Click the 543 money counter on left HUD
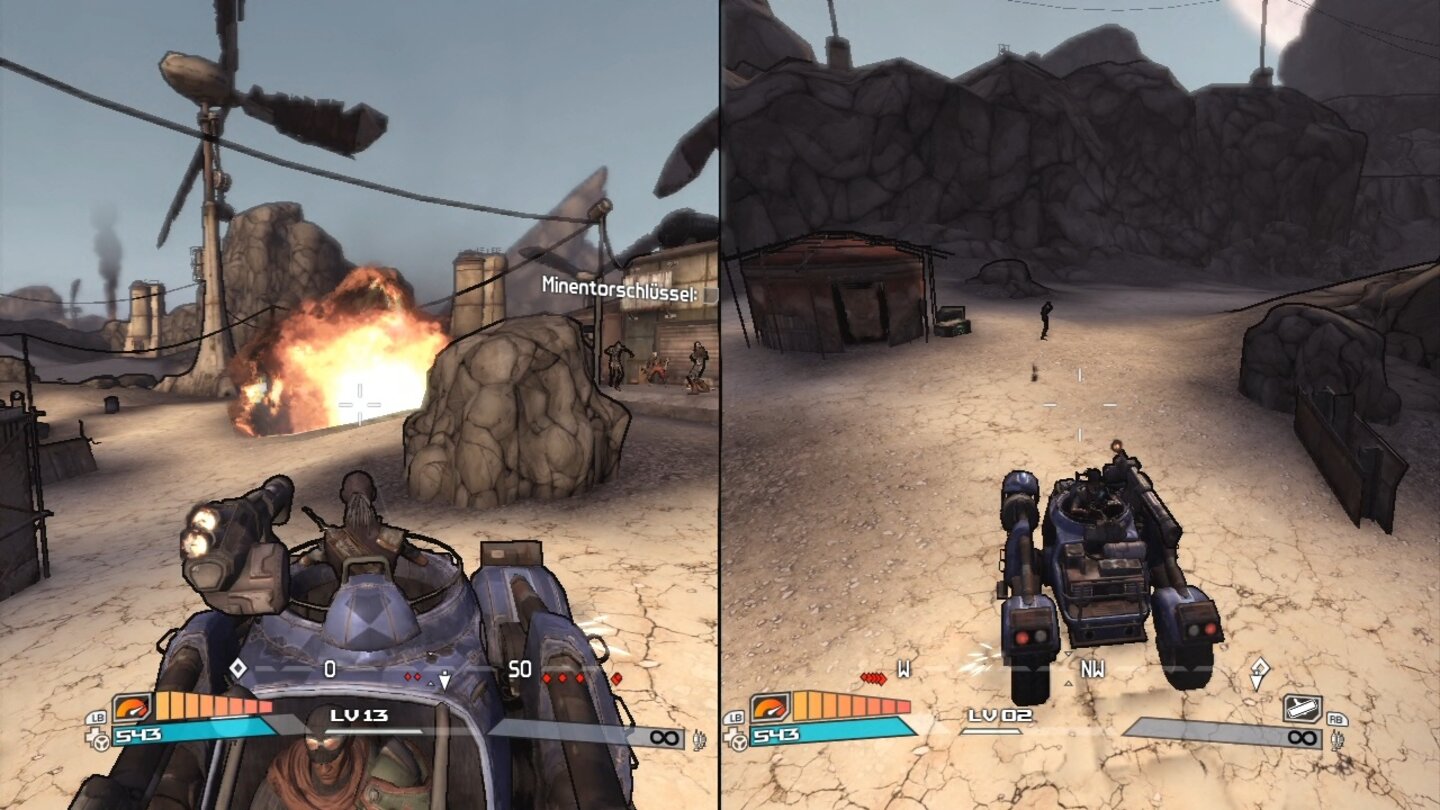This screenshot has height=810, width=1440. (x=136, y=732)
